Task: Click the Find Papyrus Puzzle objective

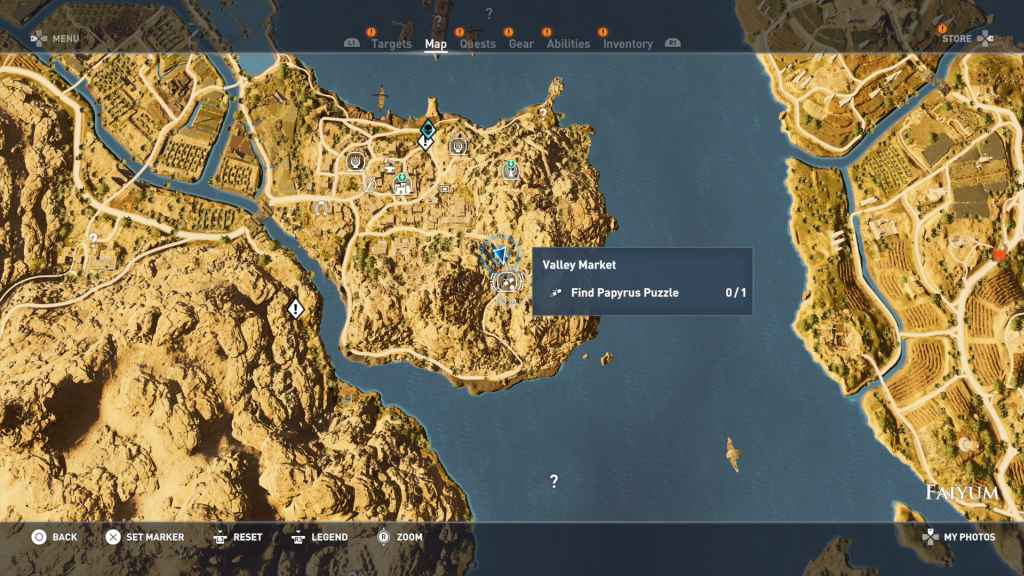Action: click(x=624, y=293)
